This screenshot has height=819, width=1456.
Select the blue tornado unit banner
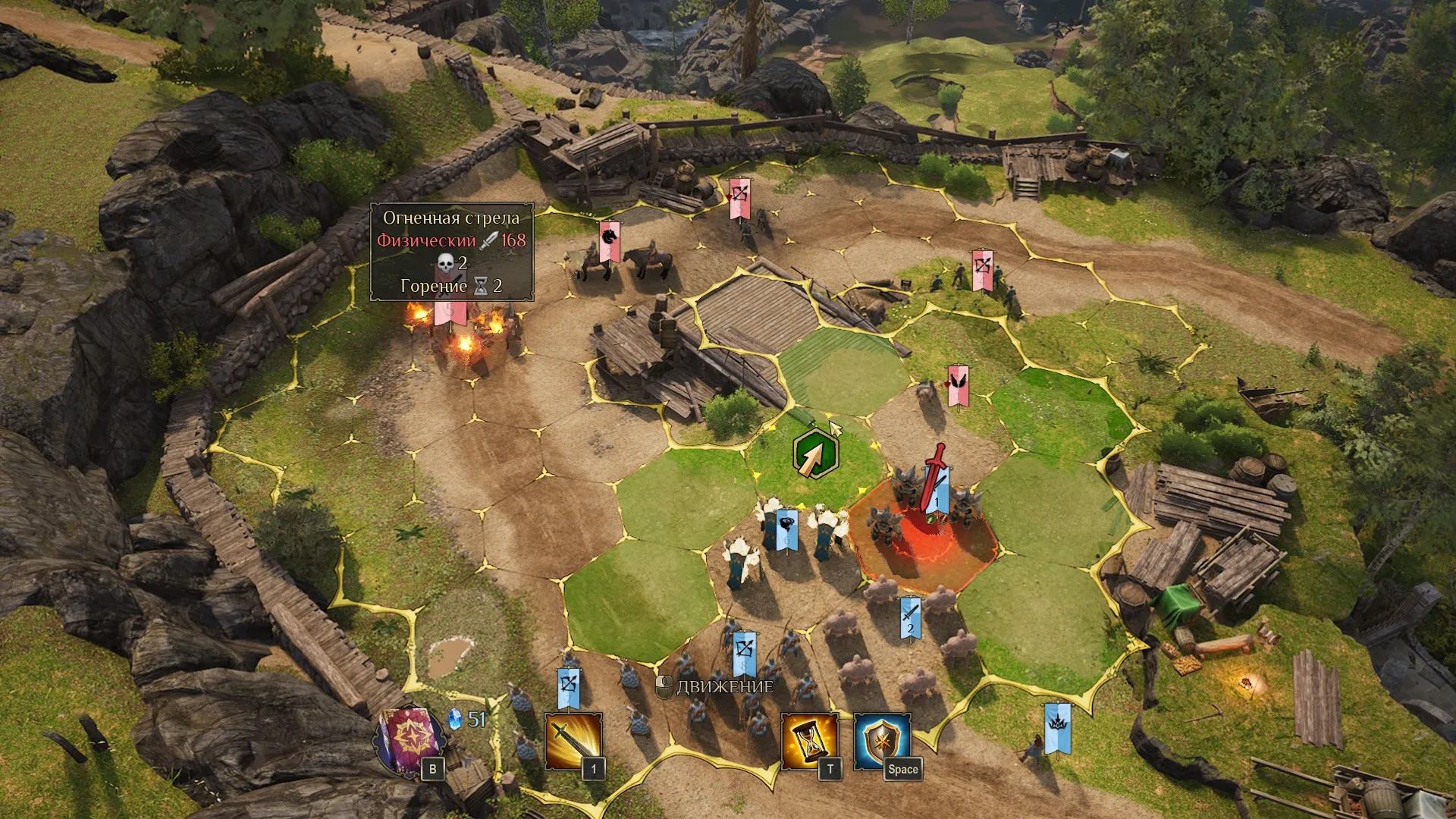tap(786, 526)
